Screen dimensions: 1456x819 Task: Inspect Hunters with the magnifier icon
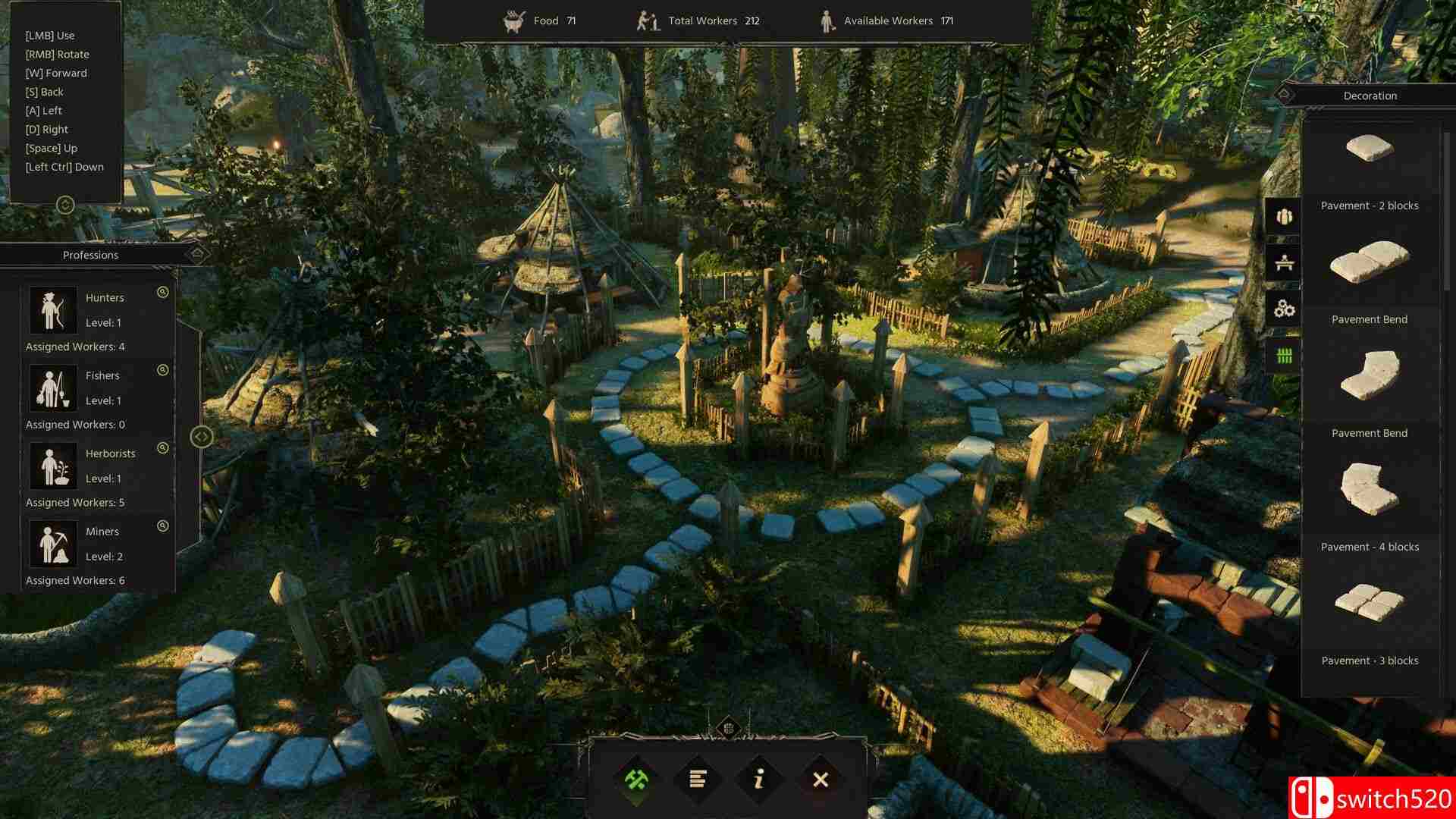coord(162,292)
